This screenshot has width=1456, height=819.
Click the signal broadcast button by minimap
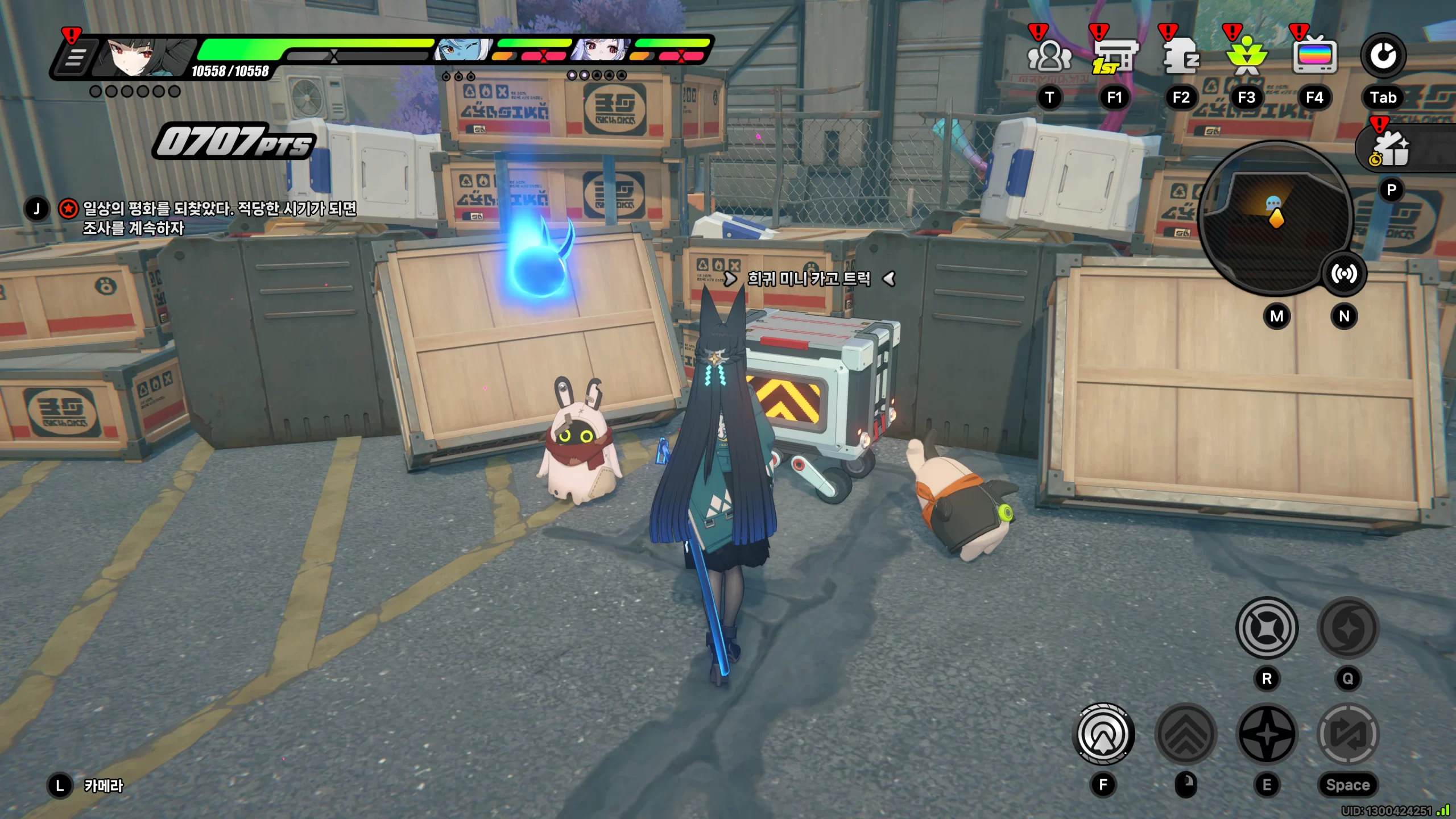point(1343,274)
